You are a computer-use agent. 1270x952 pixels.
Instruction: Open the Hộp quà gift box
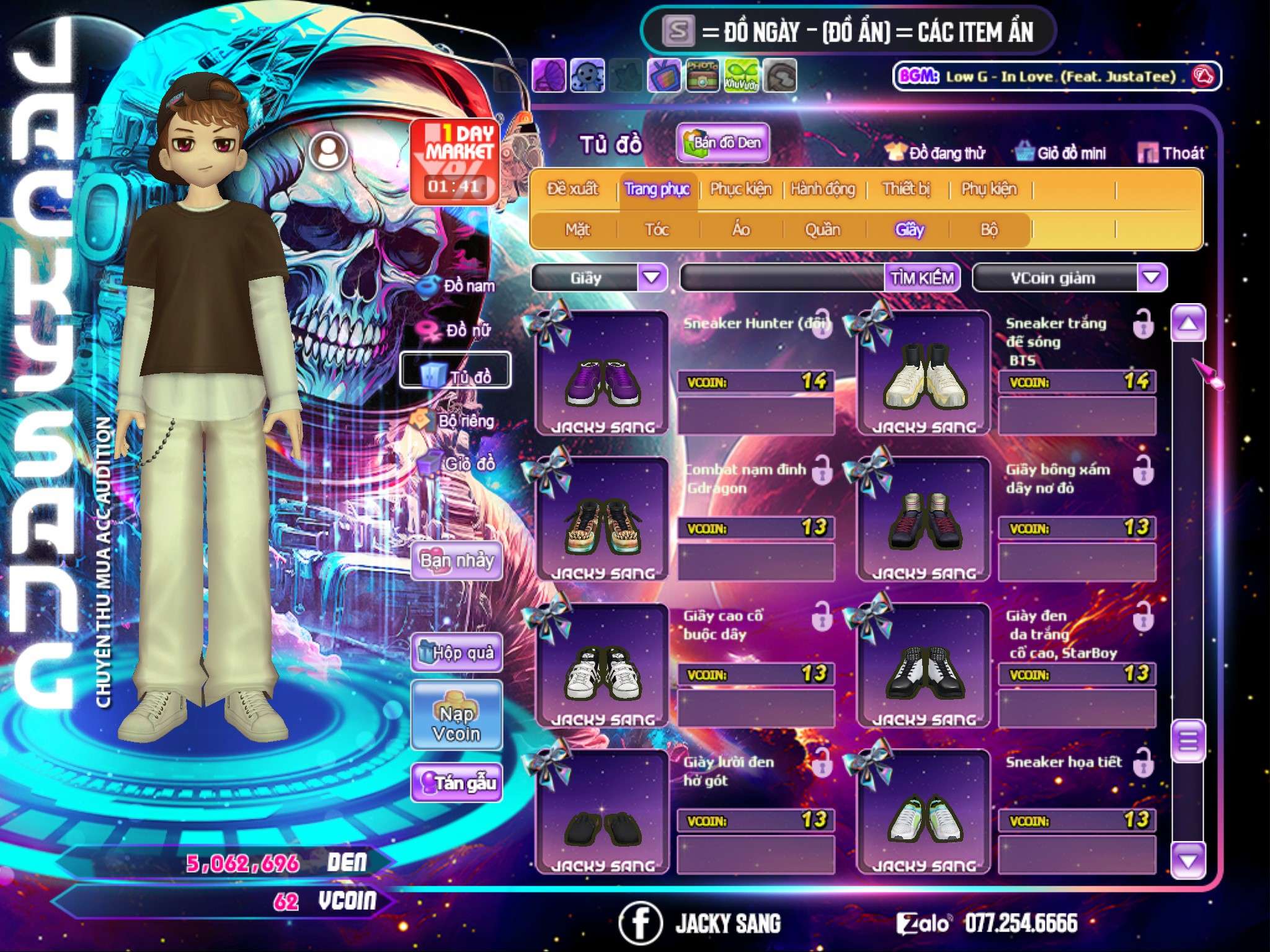pyautogui.click(x=456, y=653)
